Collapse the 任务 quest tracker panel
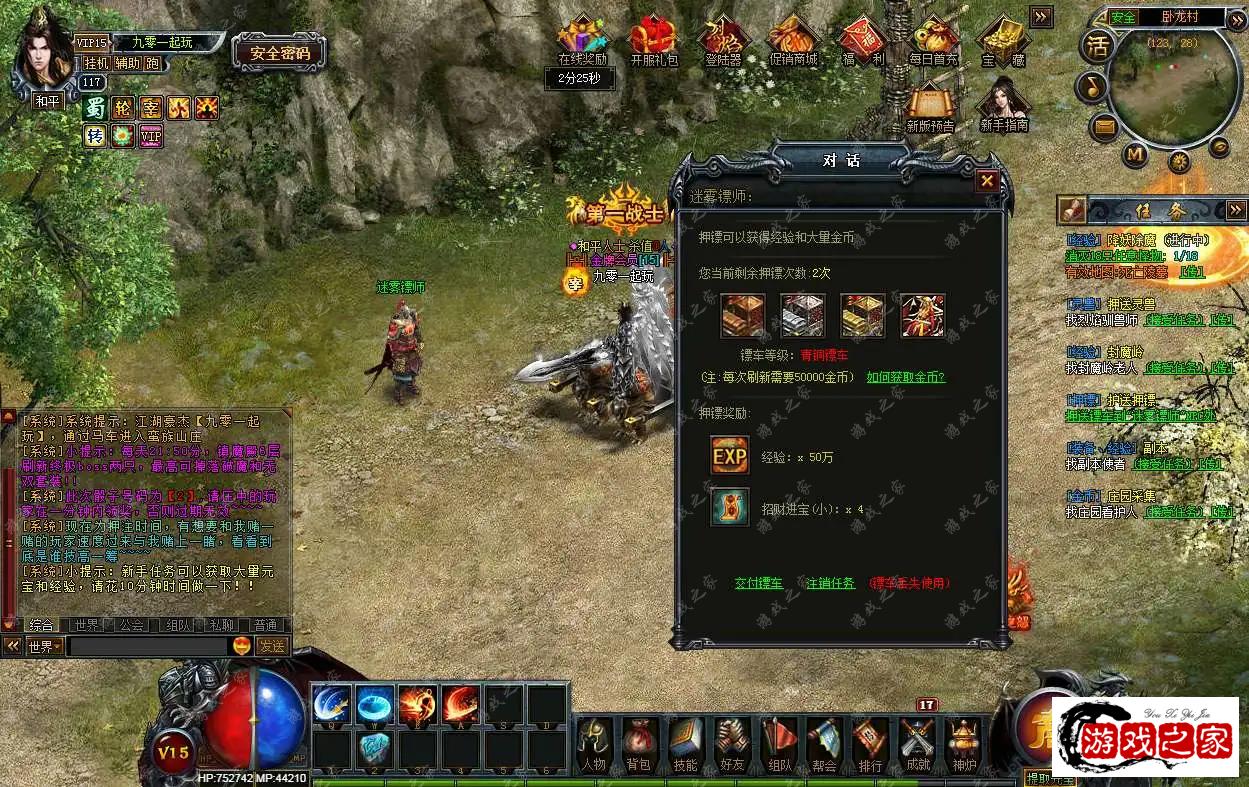 tap(1237, 209)
